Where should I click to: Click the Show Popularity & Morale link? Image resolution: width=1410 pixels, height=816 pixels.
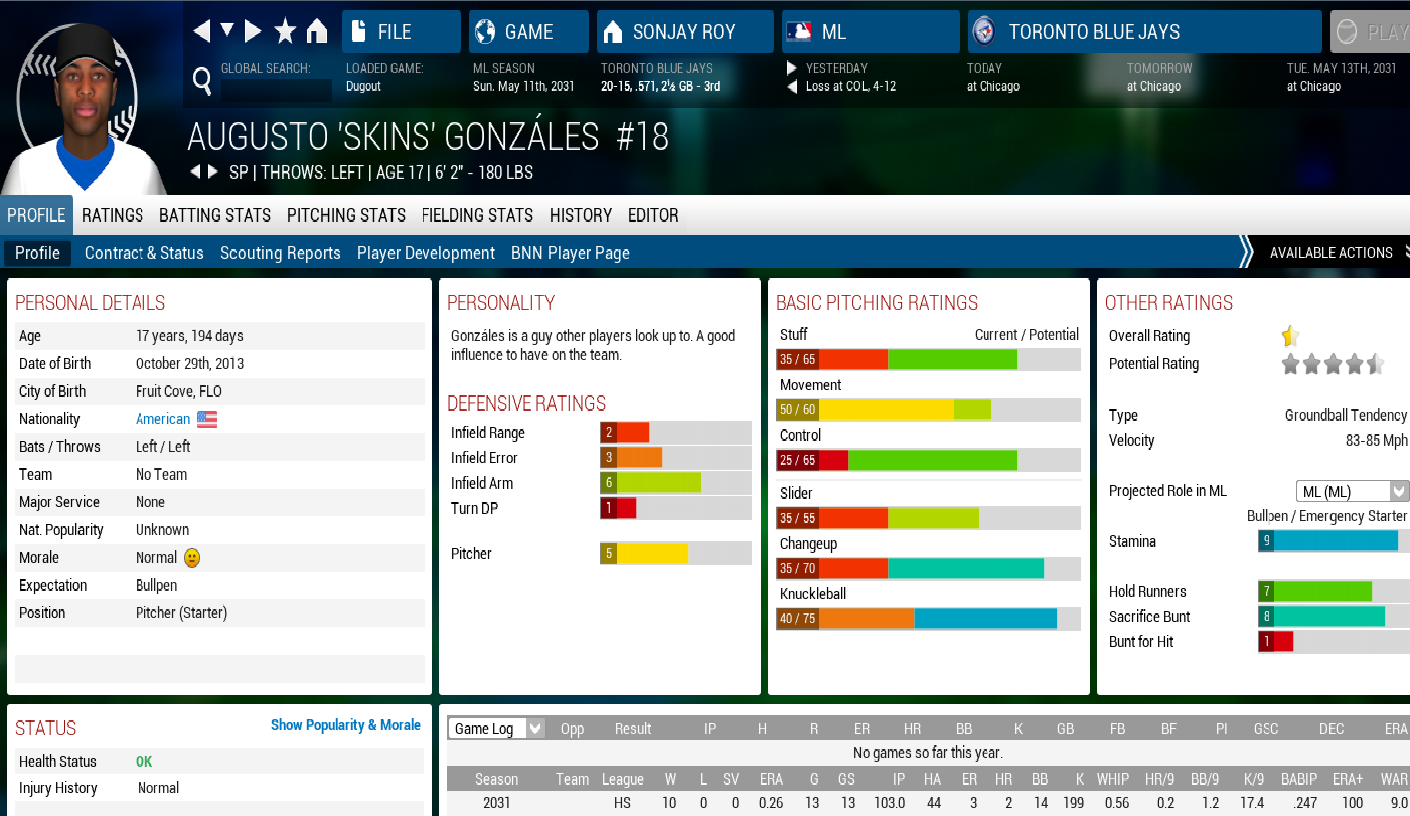pyautogui.click(x=346, y=725)
